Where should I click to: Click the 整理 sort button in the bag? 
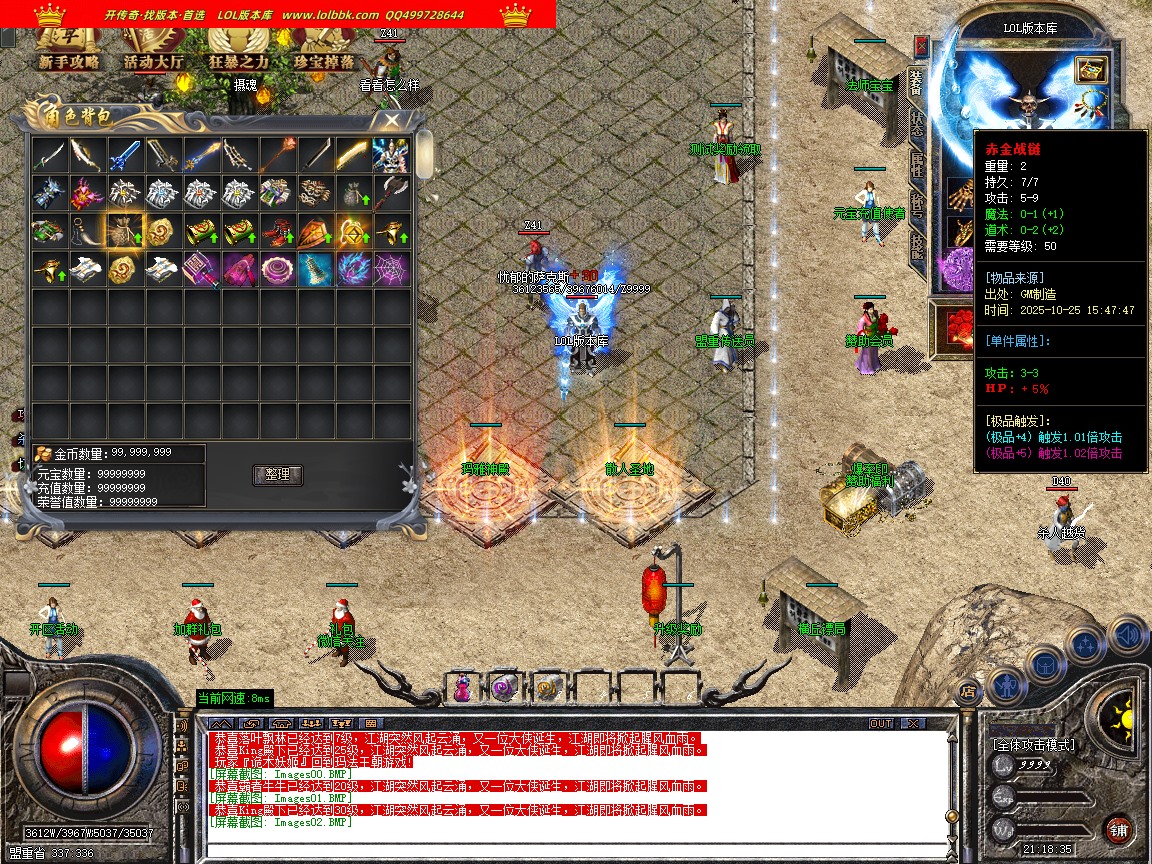pyautogui.click(x=278, y=475)
